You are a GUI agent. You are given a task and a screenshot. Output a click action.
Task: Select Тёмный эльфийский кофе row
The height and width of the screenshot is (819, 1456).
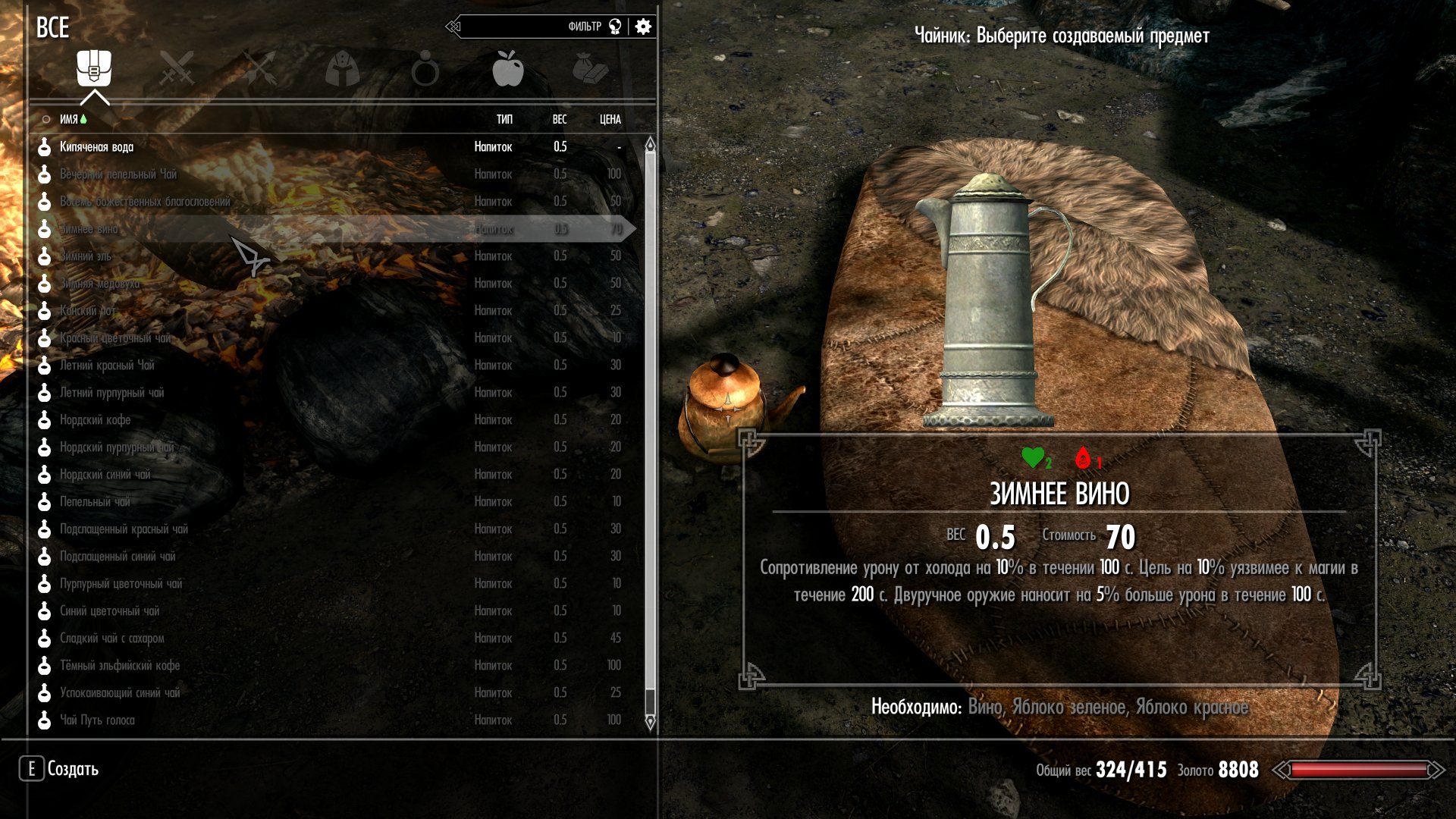[x=120, y=666]
